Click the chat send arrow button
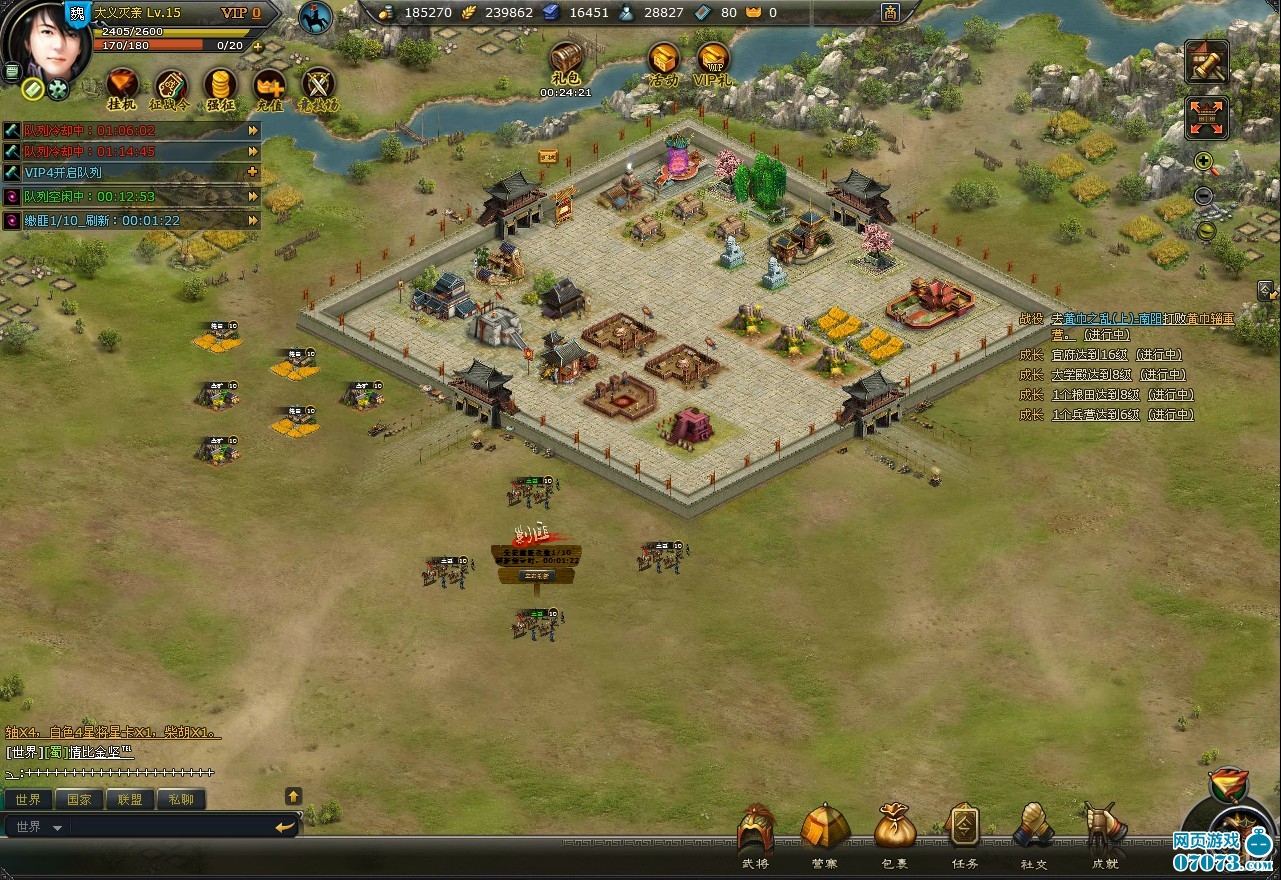Image resolution: width=1281 pixels, height=880 pixels. pos(285,827)
